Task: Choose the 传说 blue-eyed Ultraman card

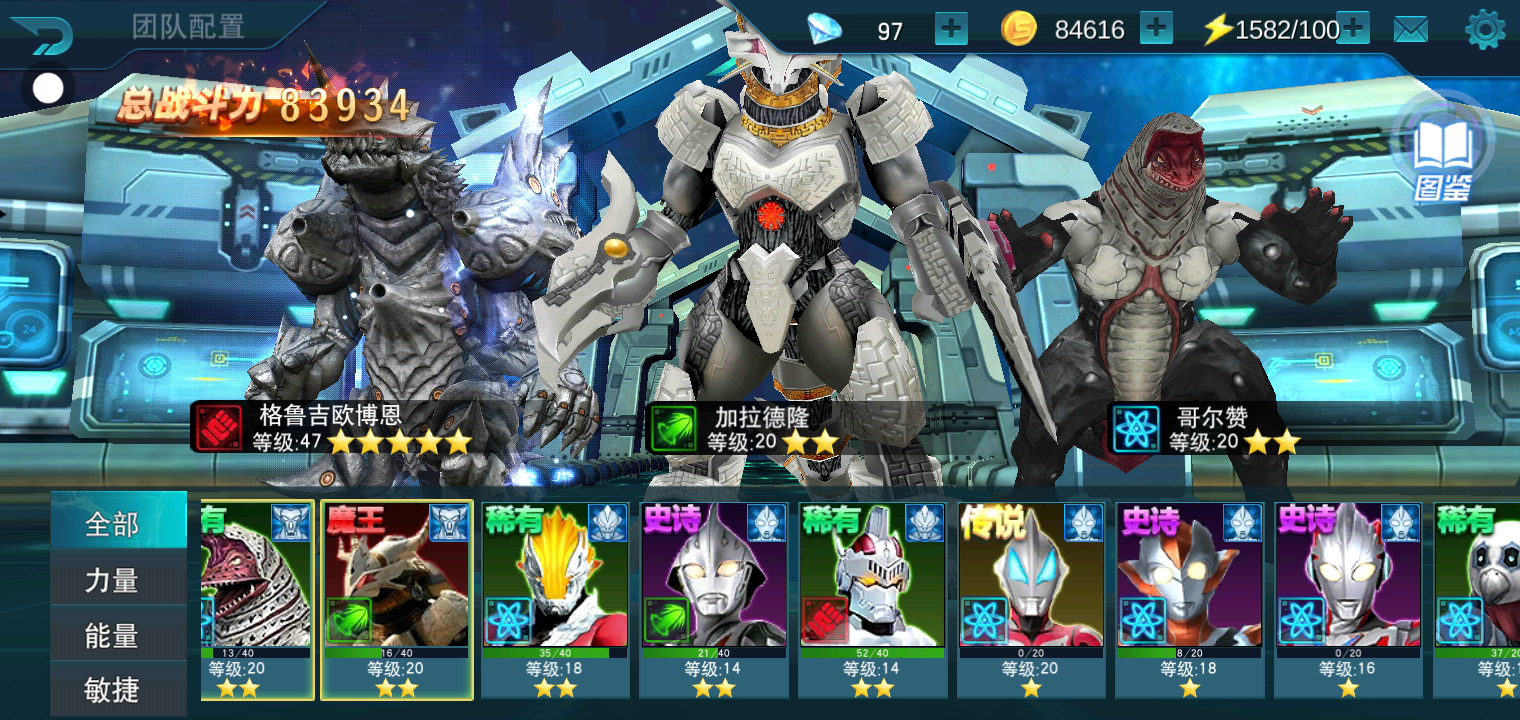Action: (1031, 598)
